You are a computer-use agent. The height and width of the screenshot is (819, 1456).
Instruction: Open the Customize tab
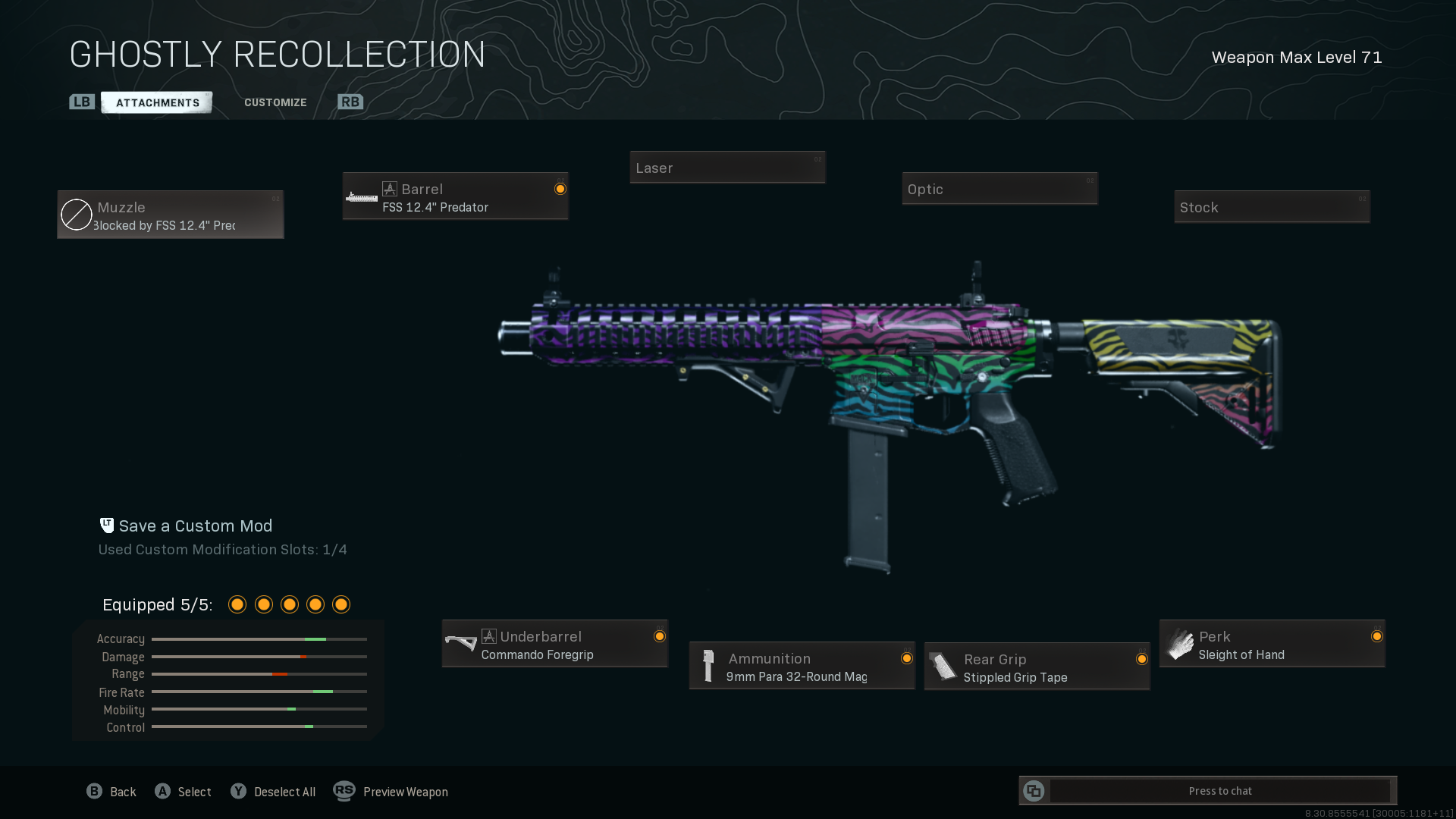(x=275, y=102)
